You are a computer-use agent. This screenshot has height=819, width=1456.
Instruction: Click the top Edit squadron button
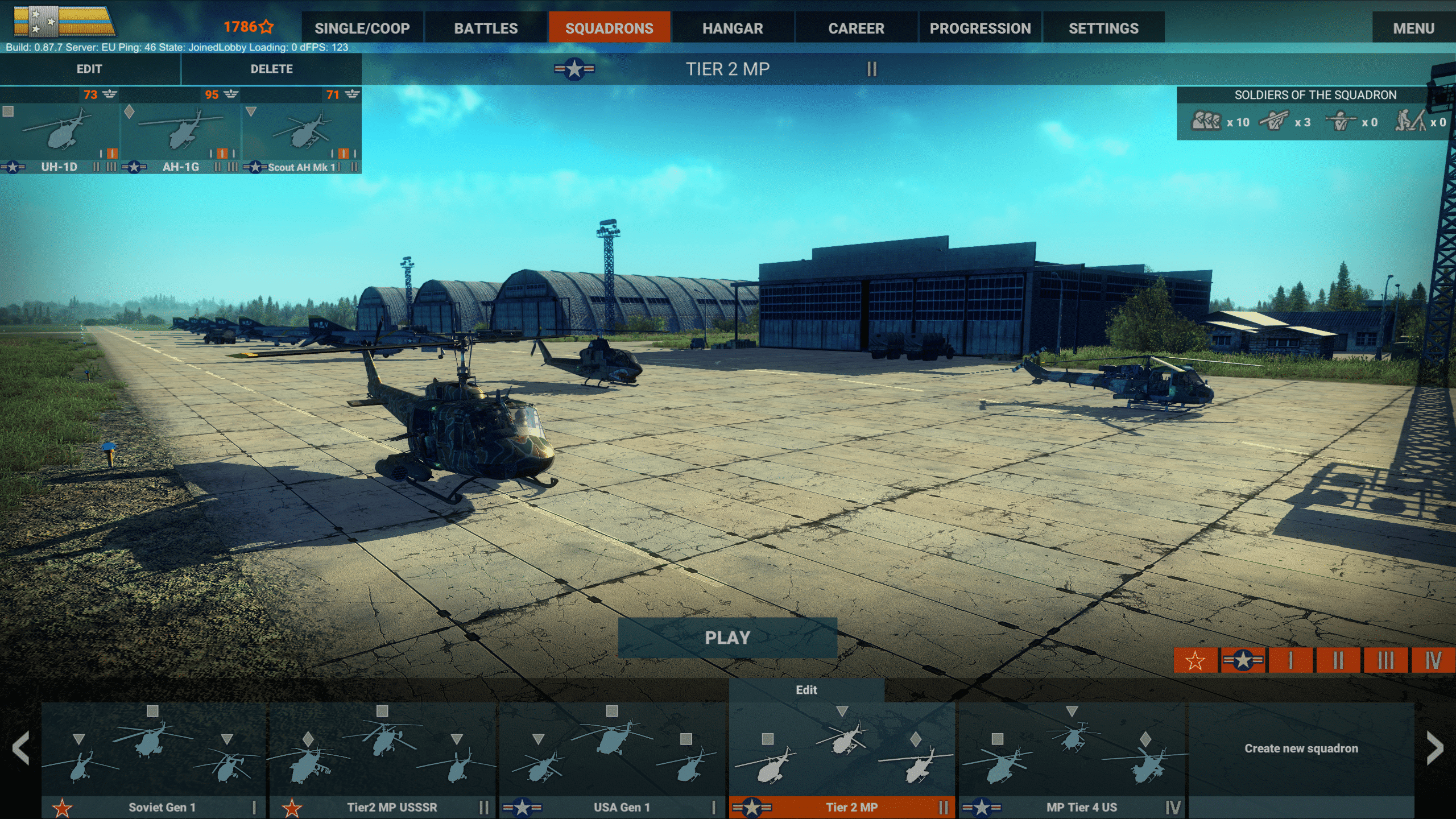[89, 69]
